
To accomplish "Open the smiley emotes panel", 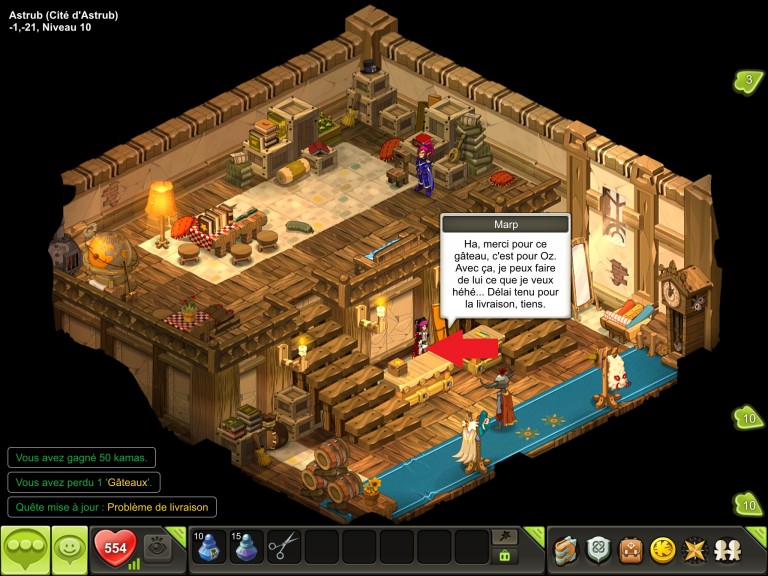I will [69, 548].
